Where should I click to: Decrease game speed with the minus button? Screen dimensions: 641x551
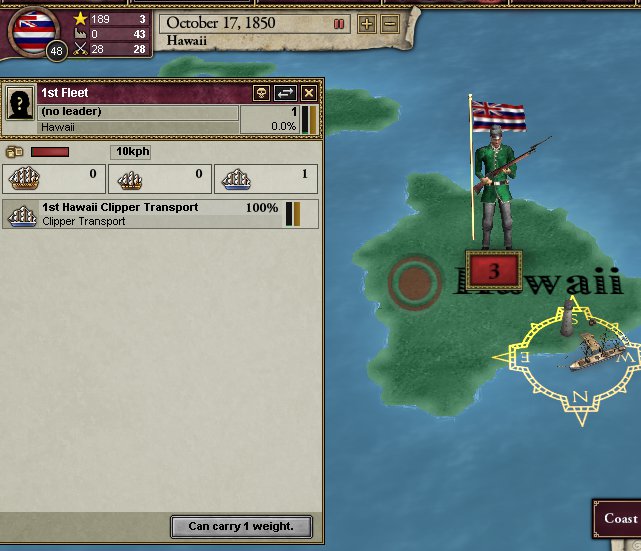click(x=389, y=23)
